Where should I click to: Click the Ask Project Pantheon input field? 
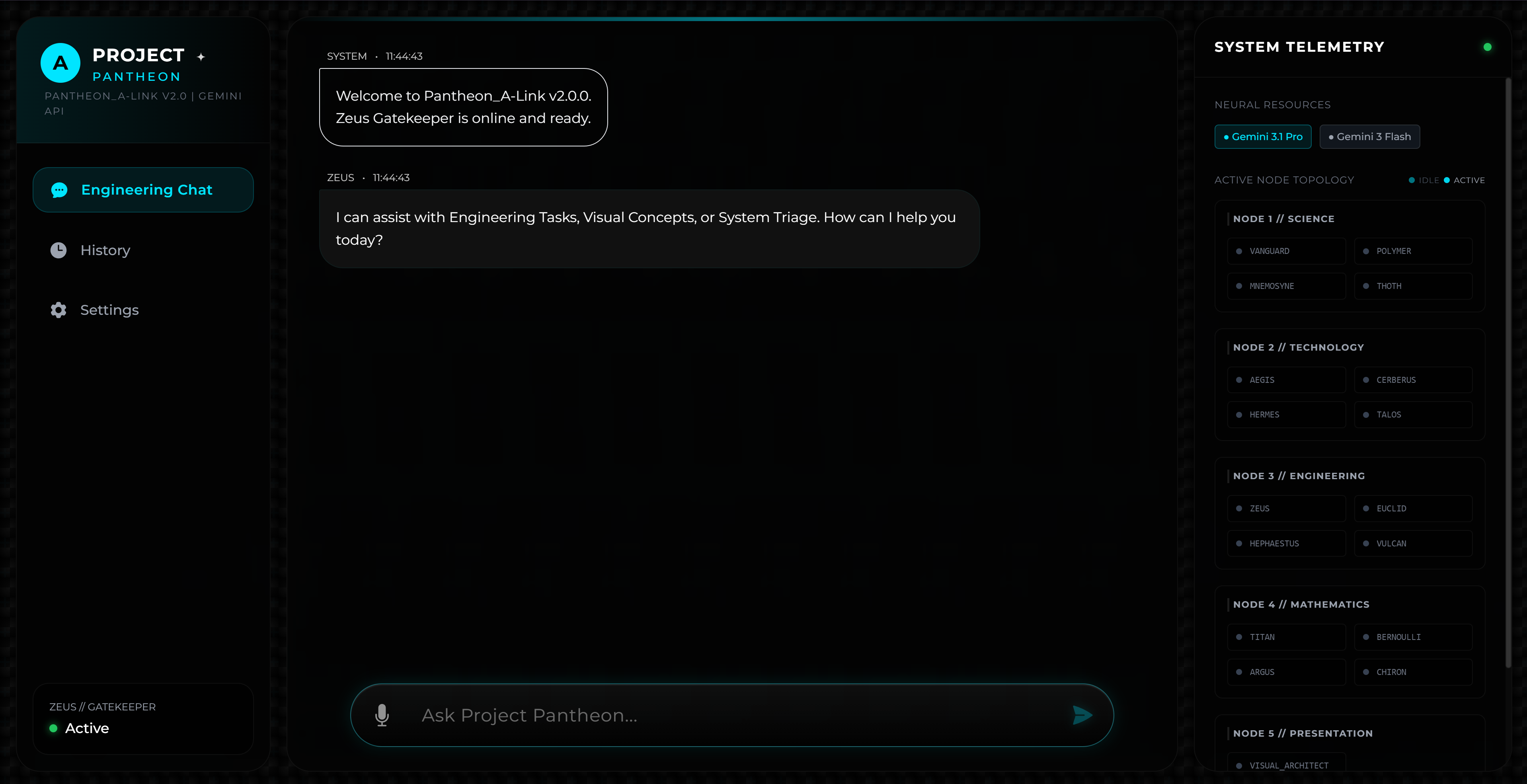[711, 715]
